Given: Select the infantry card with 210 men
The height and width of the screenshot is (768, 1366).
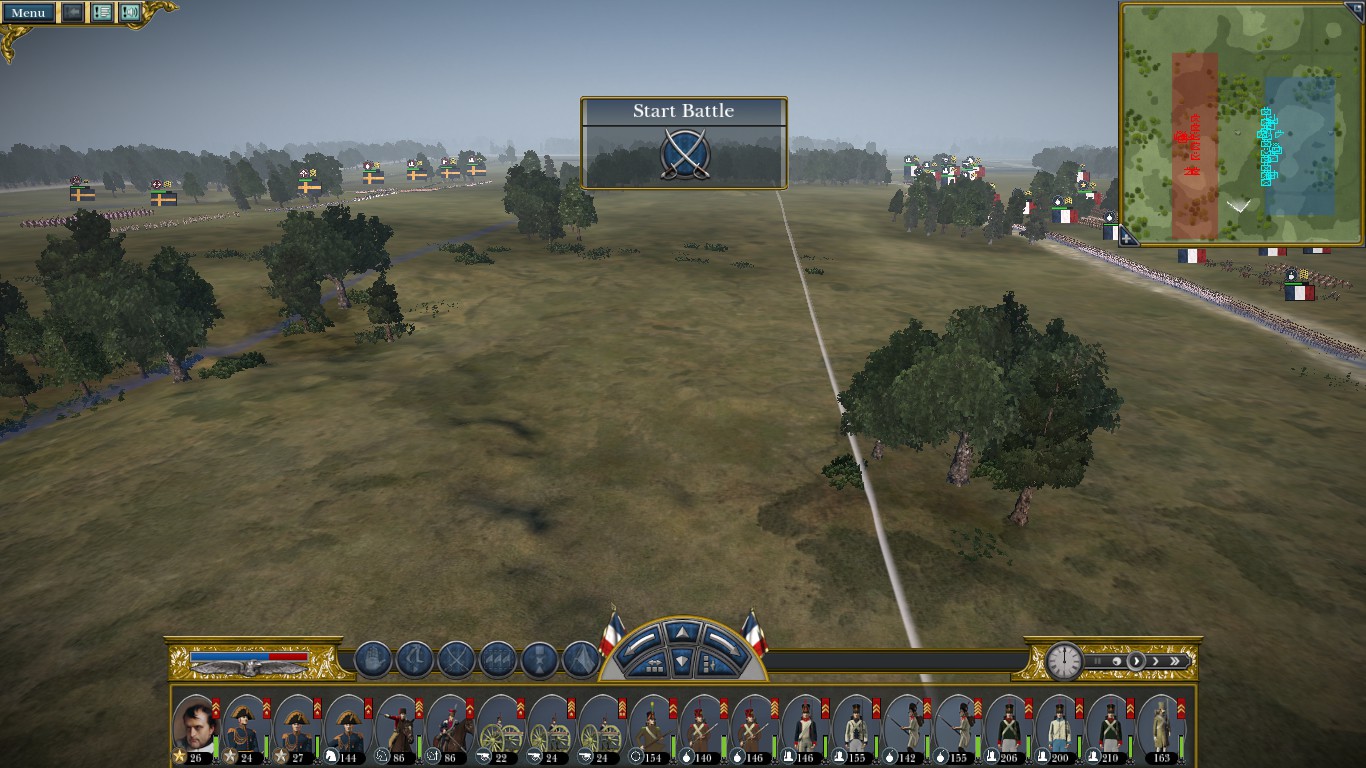Looking at the screenshot, I should click(1110, 727).
